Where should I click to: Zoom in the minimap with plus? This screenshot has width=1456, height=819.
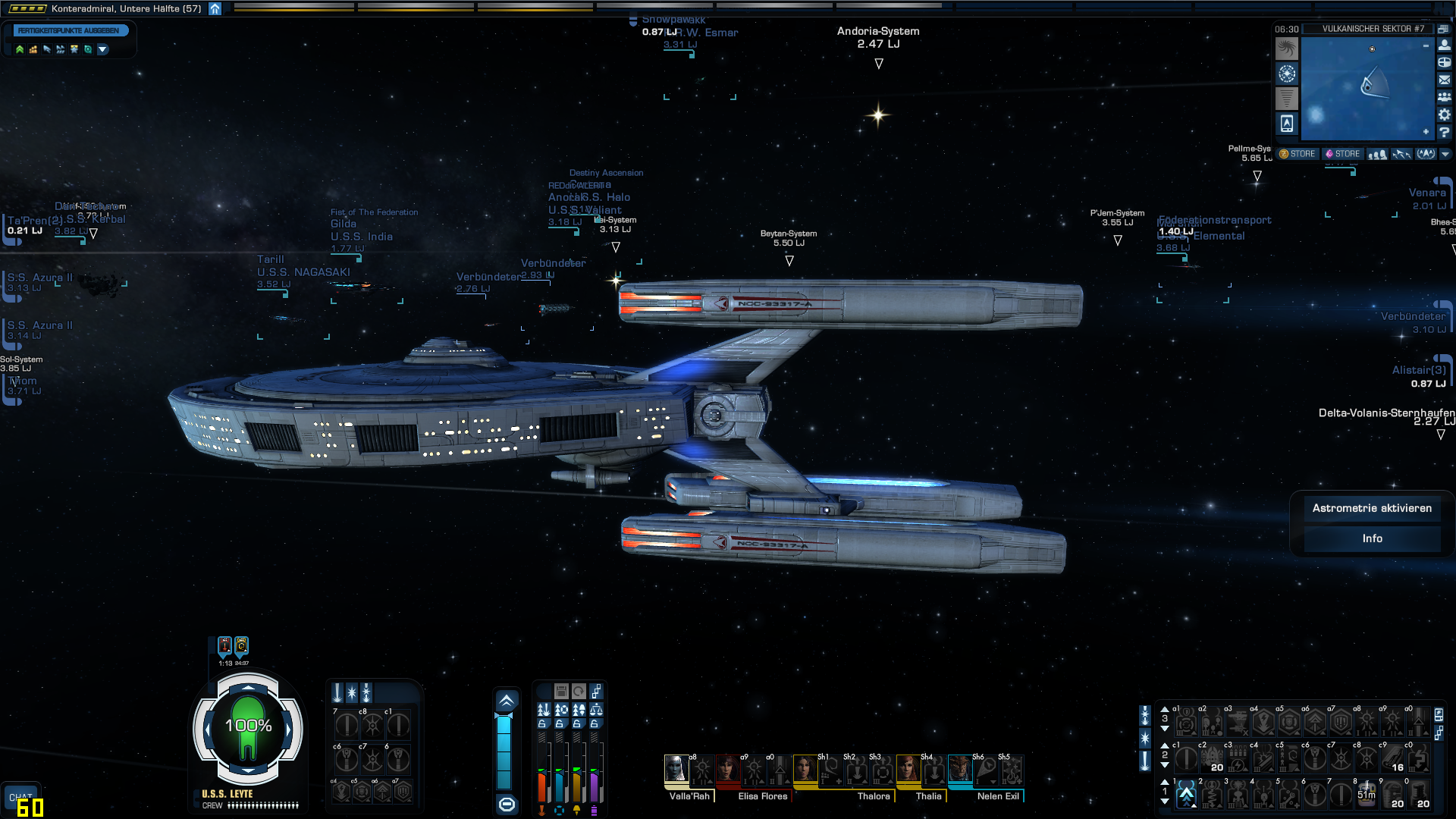coord(1426,132)
